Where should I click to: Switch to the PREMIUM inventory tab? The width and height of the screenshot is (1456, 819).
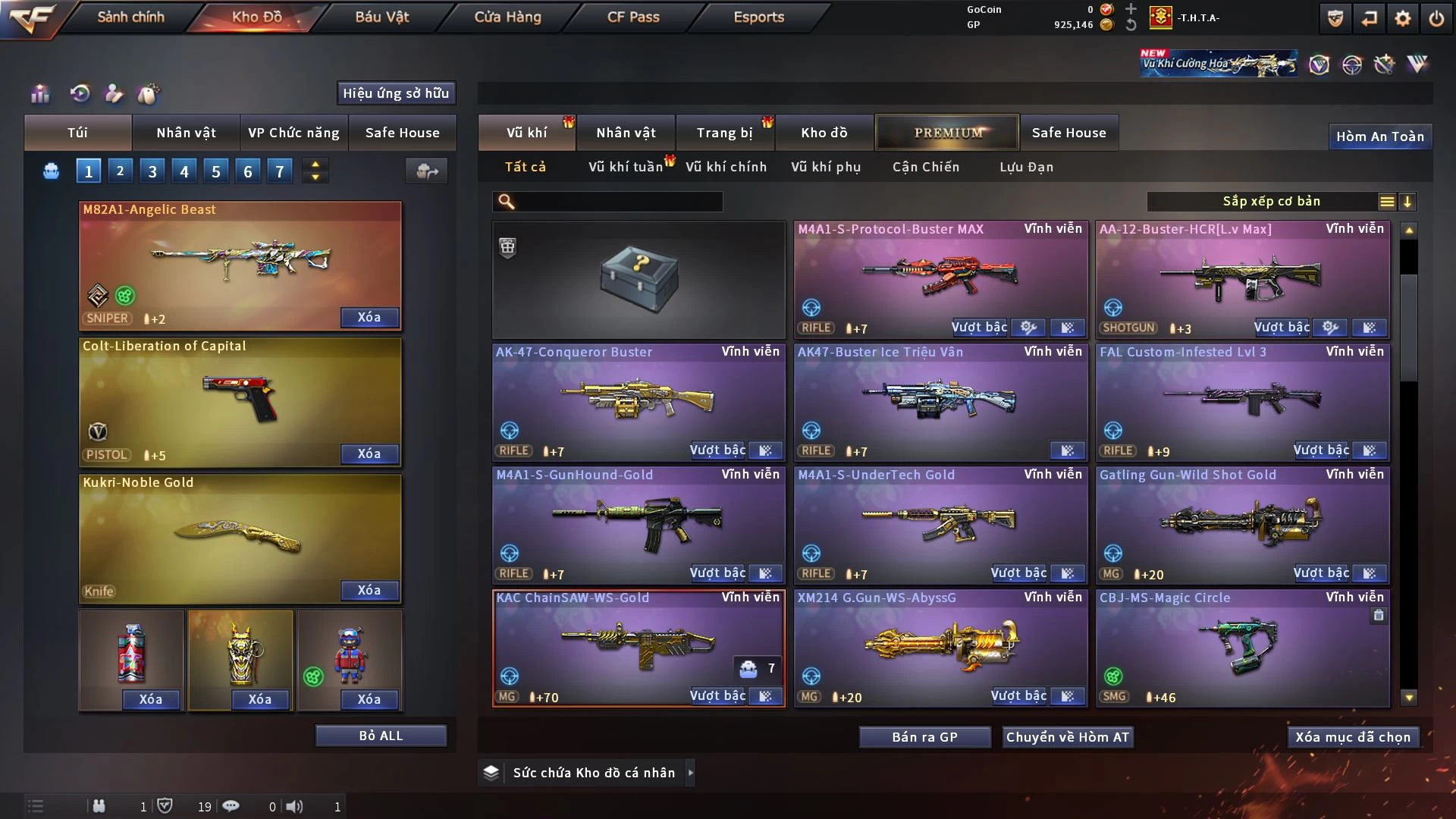(948, 133)
